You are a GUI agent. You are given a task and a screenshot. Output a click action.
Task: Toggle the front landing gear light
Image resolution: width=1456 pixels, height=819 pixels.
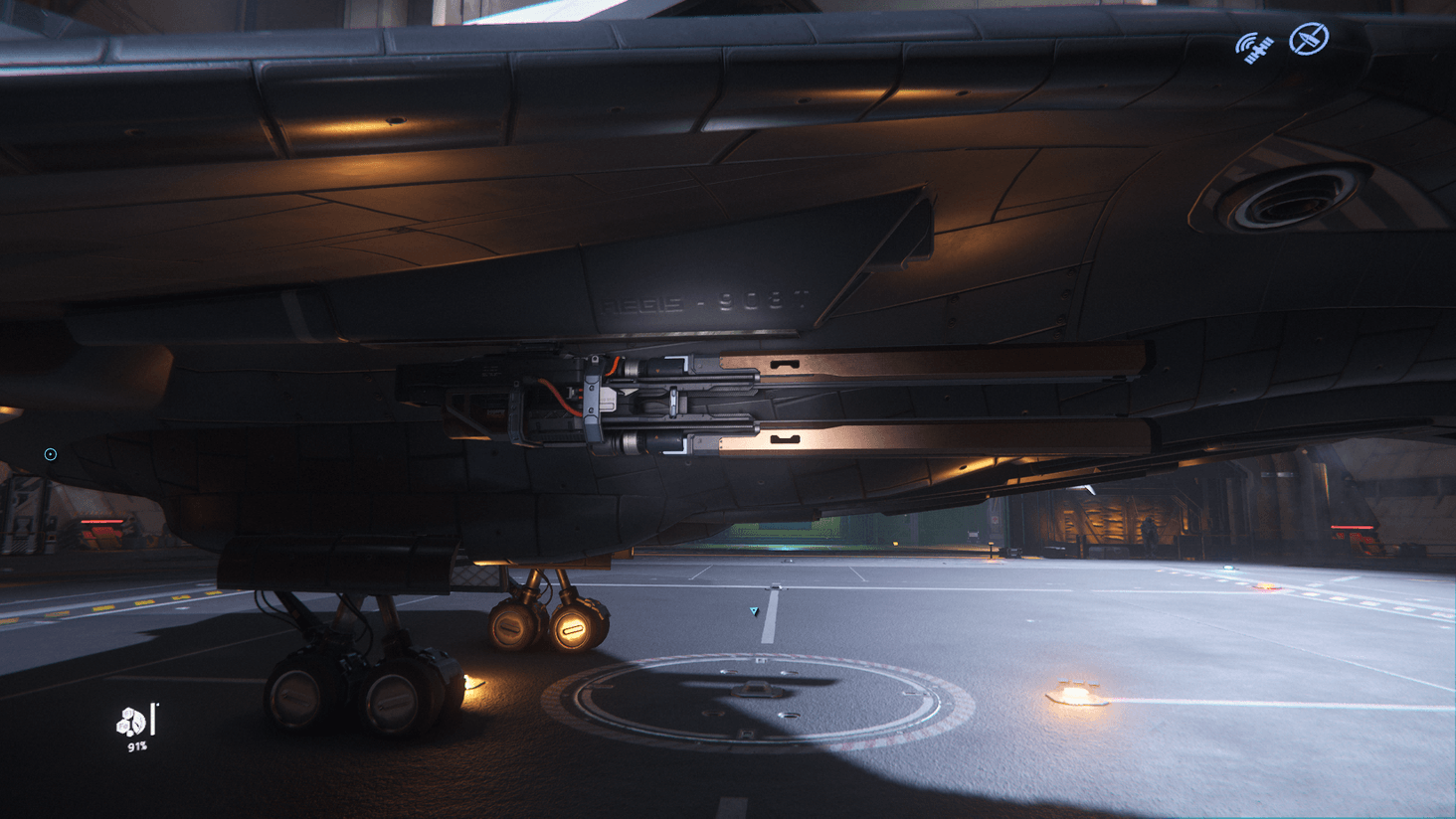point(570,630)
